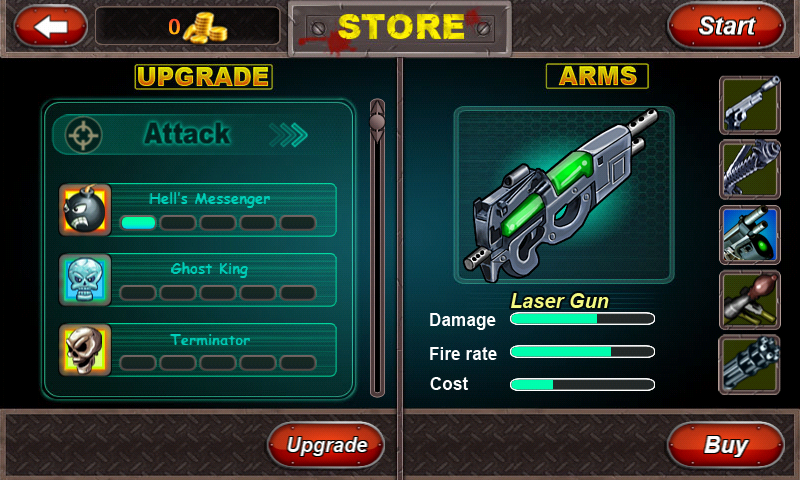
Task: Click the upgrade list scrollbar handle
Action: [x=377, y=122]
